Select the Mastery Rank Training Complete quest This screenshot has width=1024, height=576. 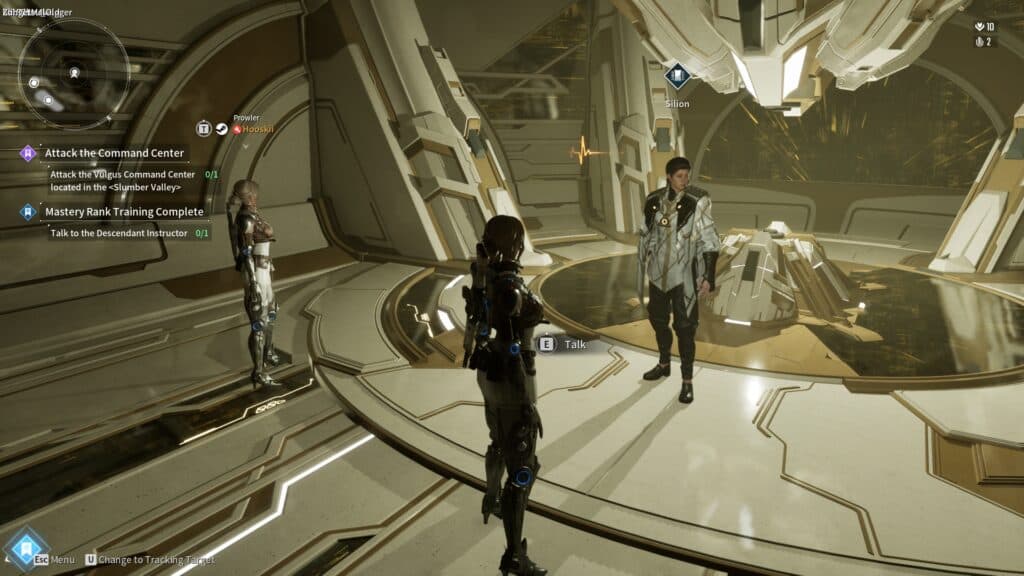[124, 212]
